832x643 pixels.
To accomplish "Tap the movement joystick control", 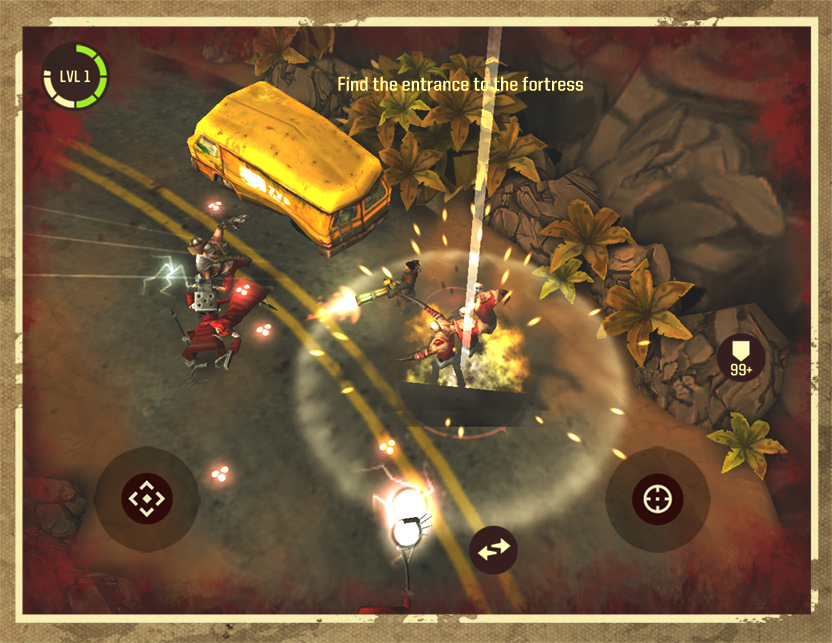I will (x=147, y=497).
